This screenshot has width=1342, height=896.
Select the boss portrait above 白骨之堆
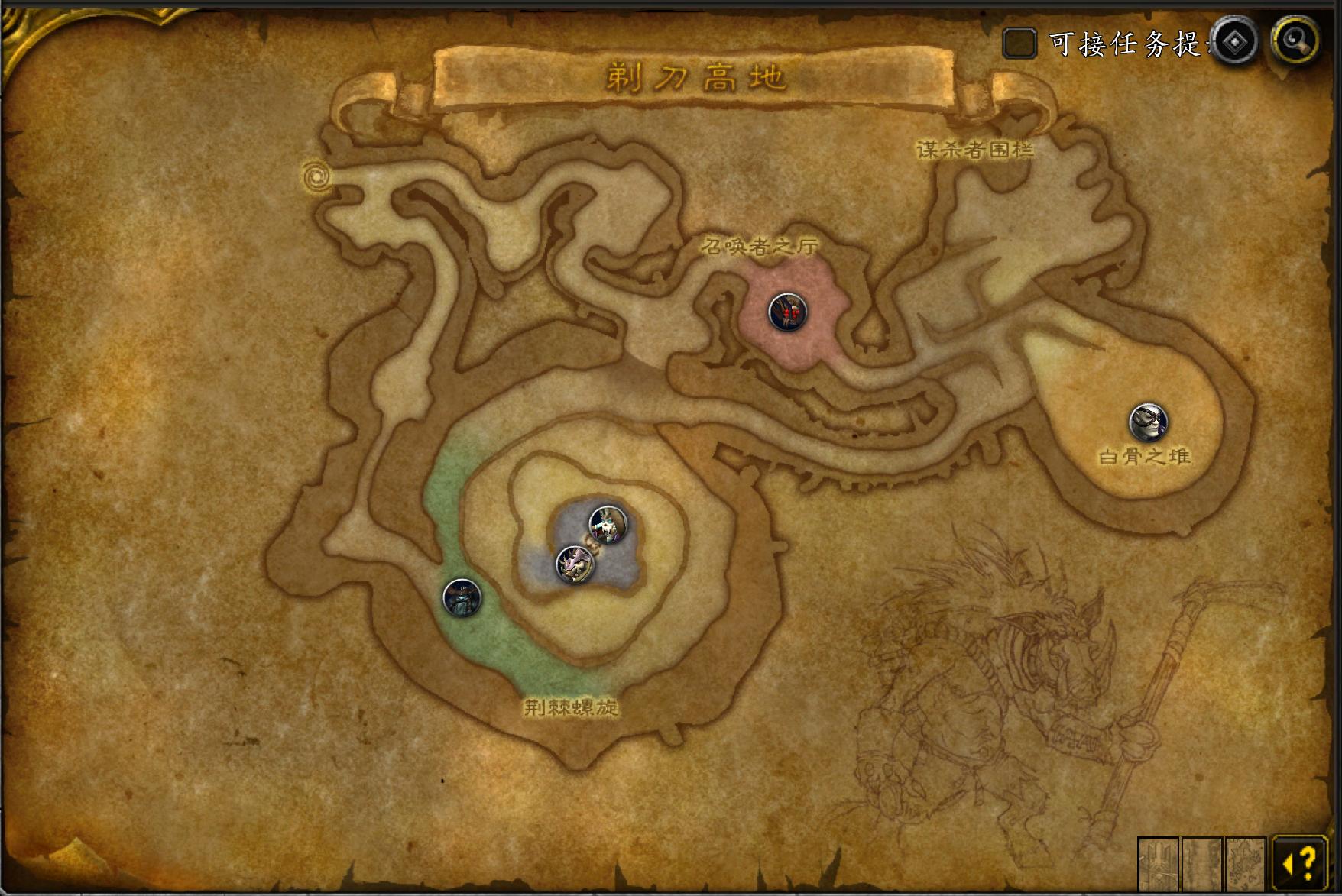[1148, 422]
